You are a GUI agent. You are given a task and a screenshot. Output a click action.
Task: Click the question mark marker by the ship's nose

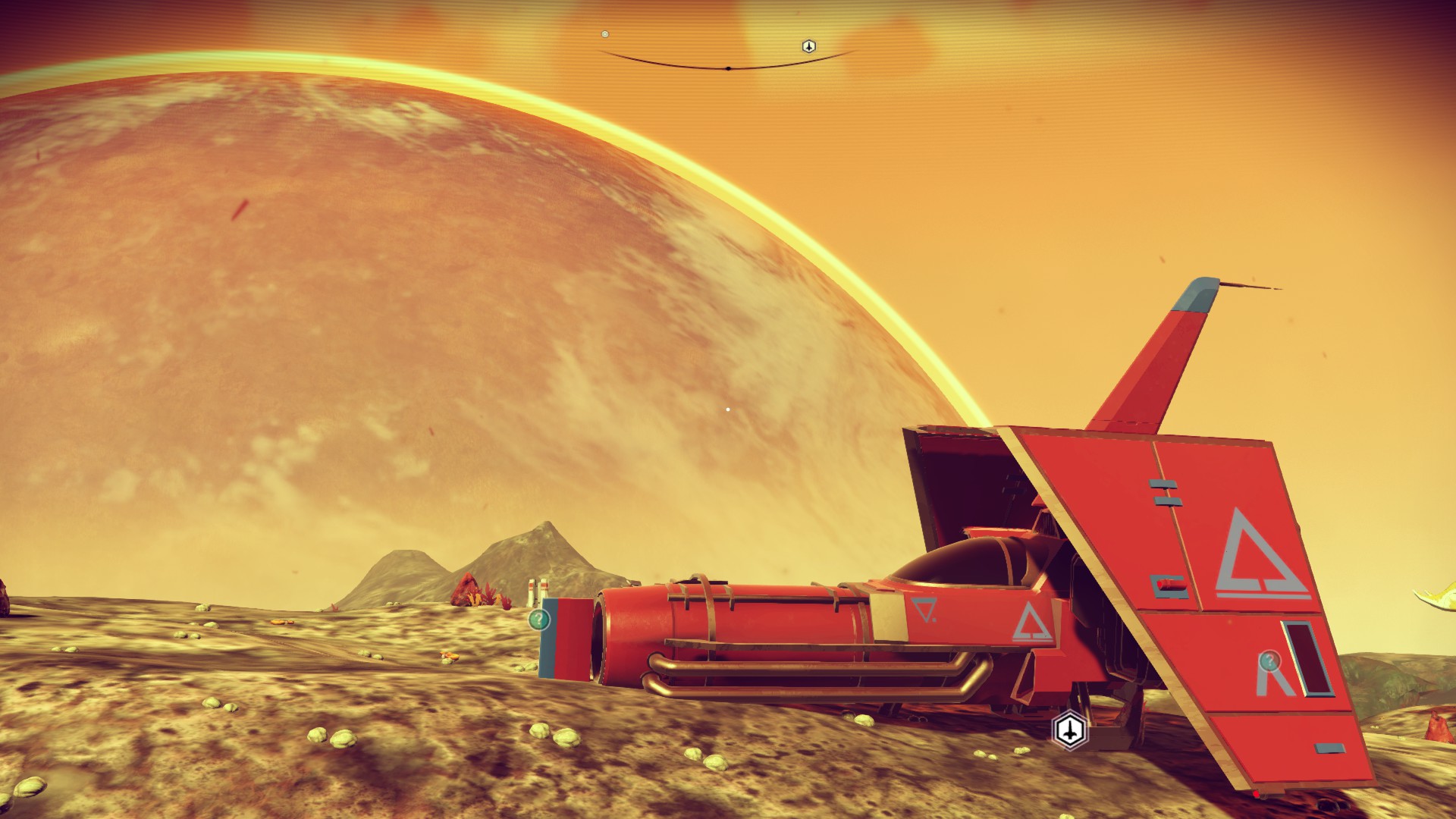pos(538,620)
